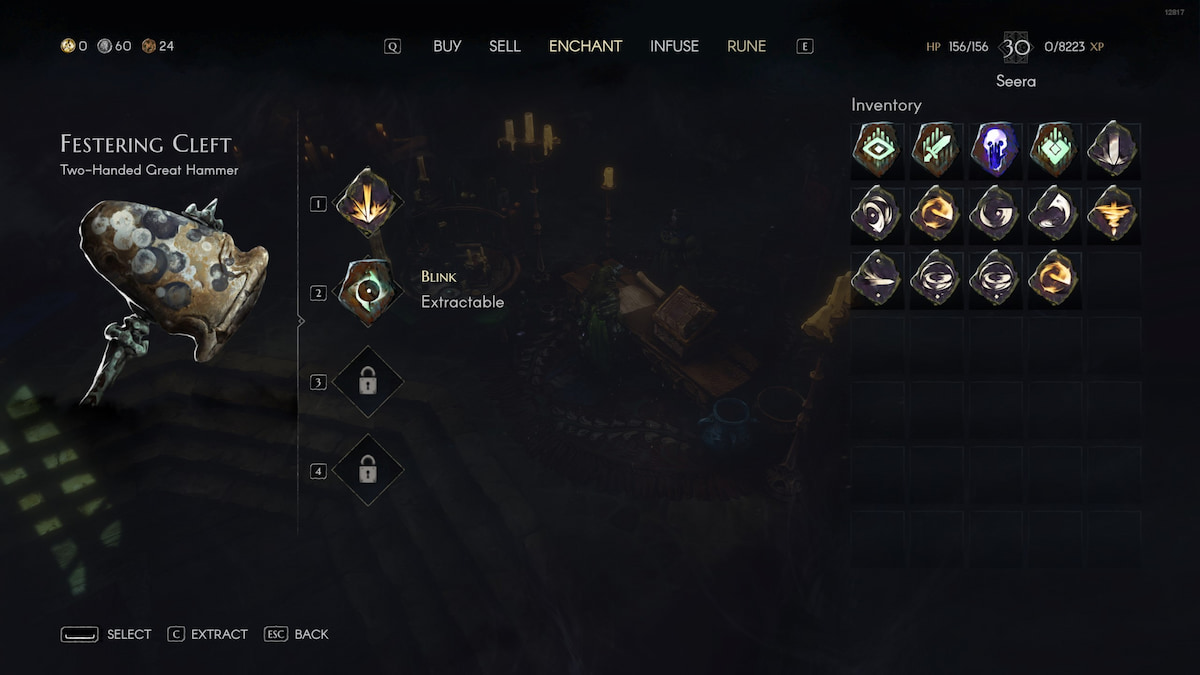Show the RUNE tab
1200x675 pixels.
coord(746,46)
